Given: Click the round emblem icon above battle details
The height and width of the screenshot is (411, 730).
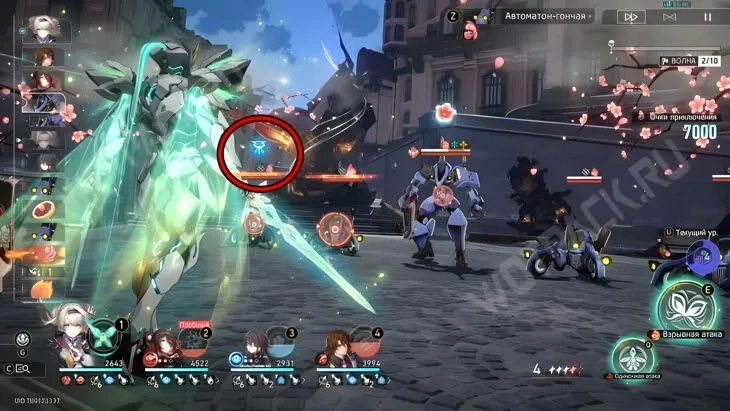Looking at the screenshot, I should click(x=22, y=338).
